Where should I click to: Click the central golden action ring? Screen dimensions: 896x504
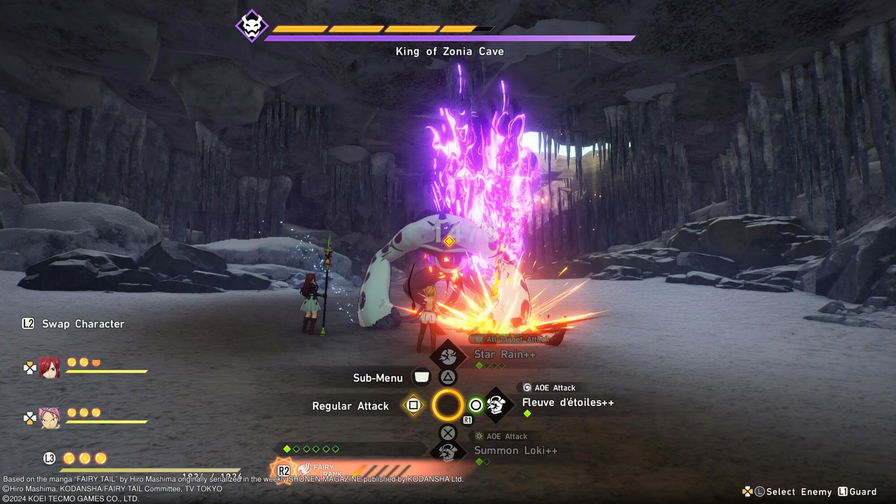pyautogui.click(x=447, y=405)
